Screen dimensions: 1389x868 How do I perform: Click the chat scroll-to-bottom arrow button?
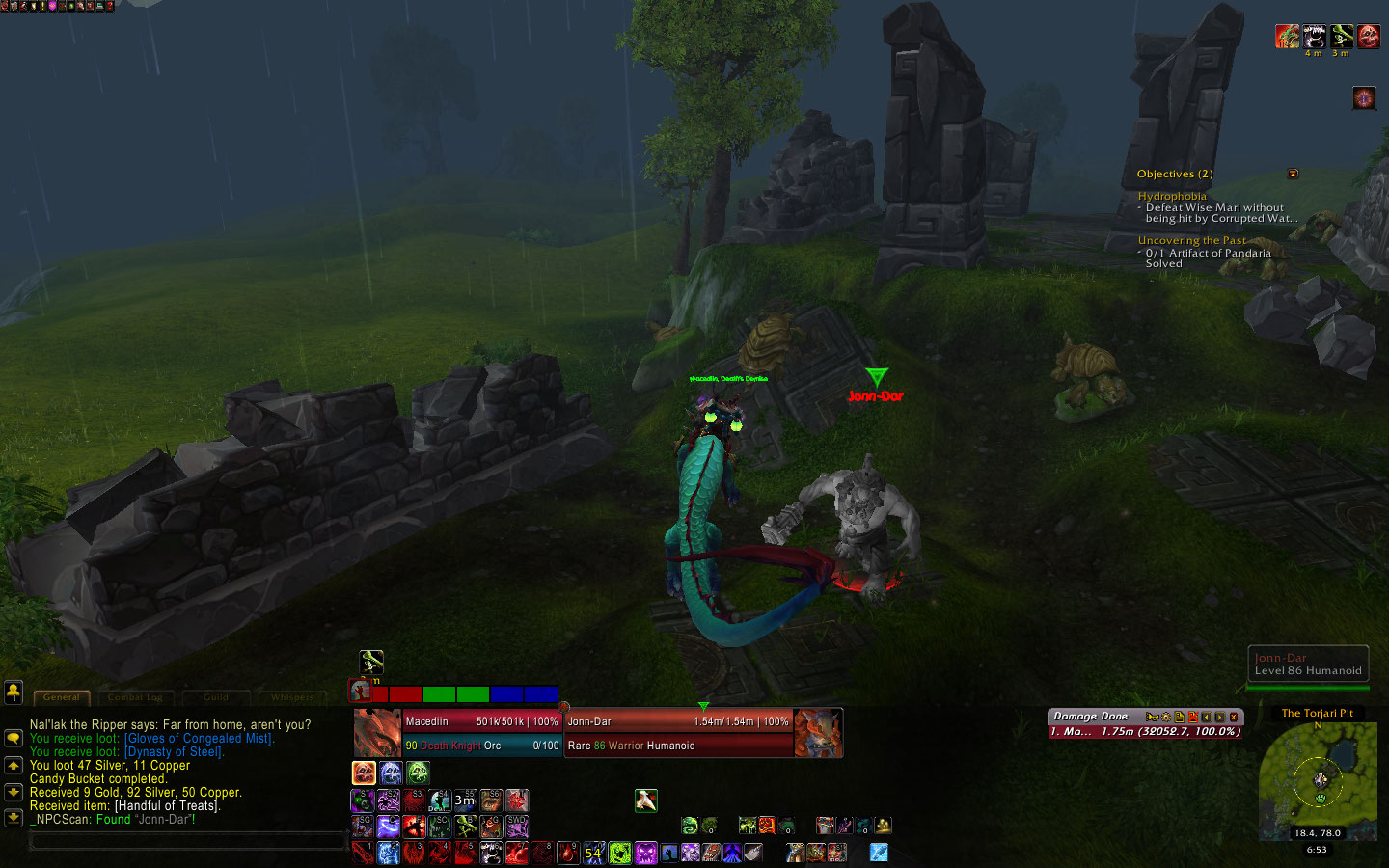point(14,818)
